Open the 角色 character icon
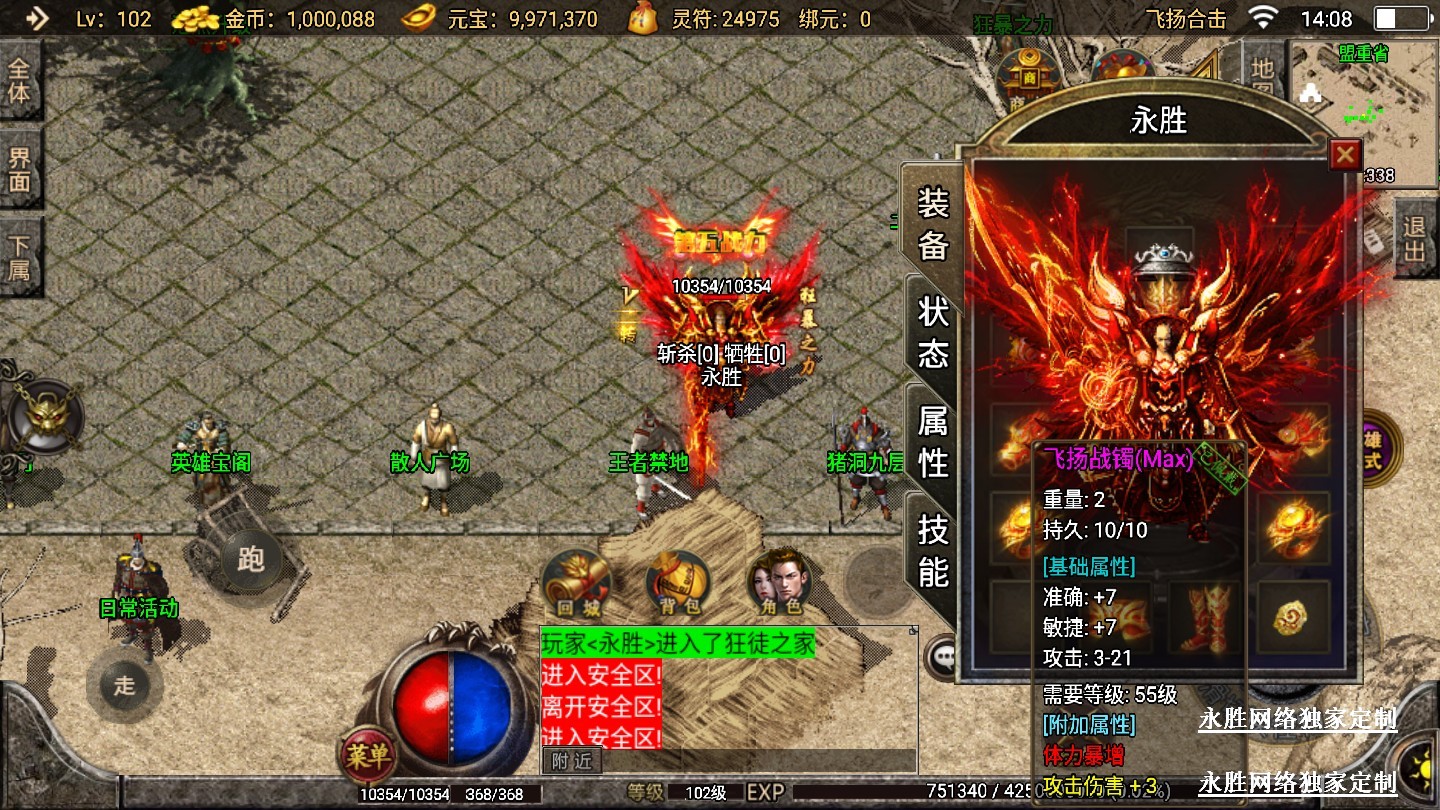This screenshot has width=1440, height=810. click(781, 584)
